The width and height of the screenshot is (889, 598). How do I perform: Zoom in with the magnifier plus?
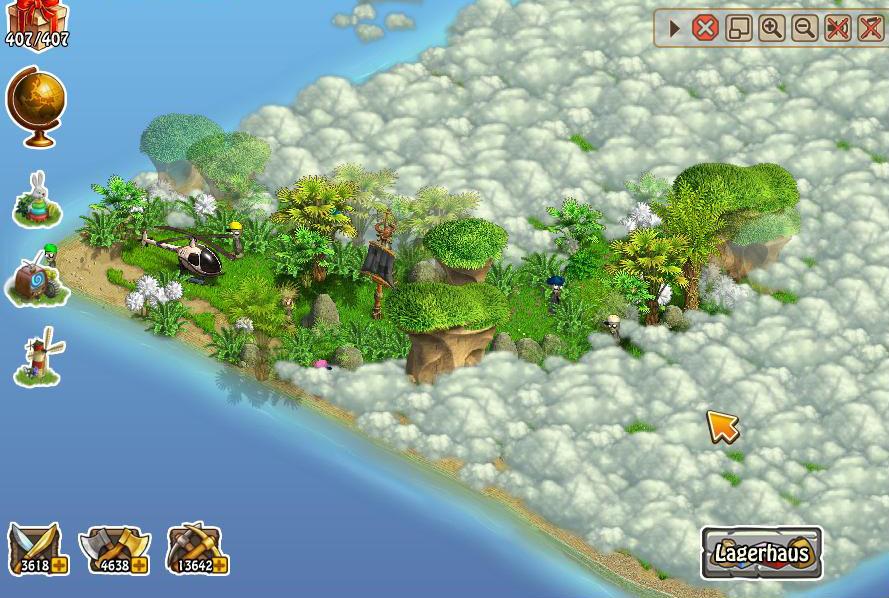771,28
